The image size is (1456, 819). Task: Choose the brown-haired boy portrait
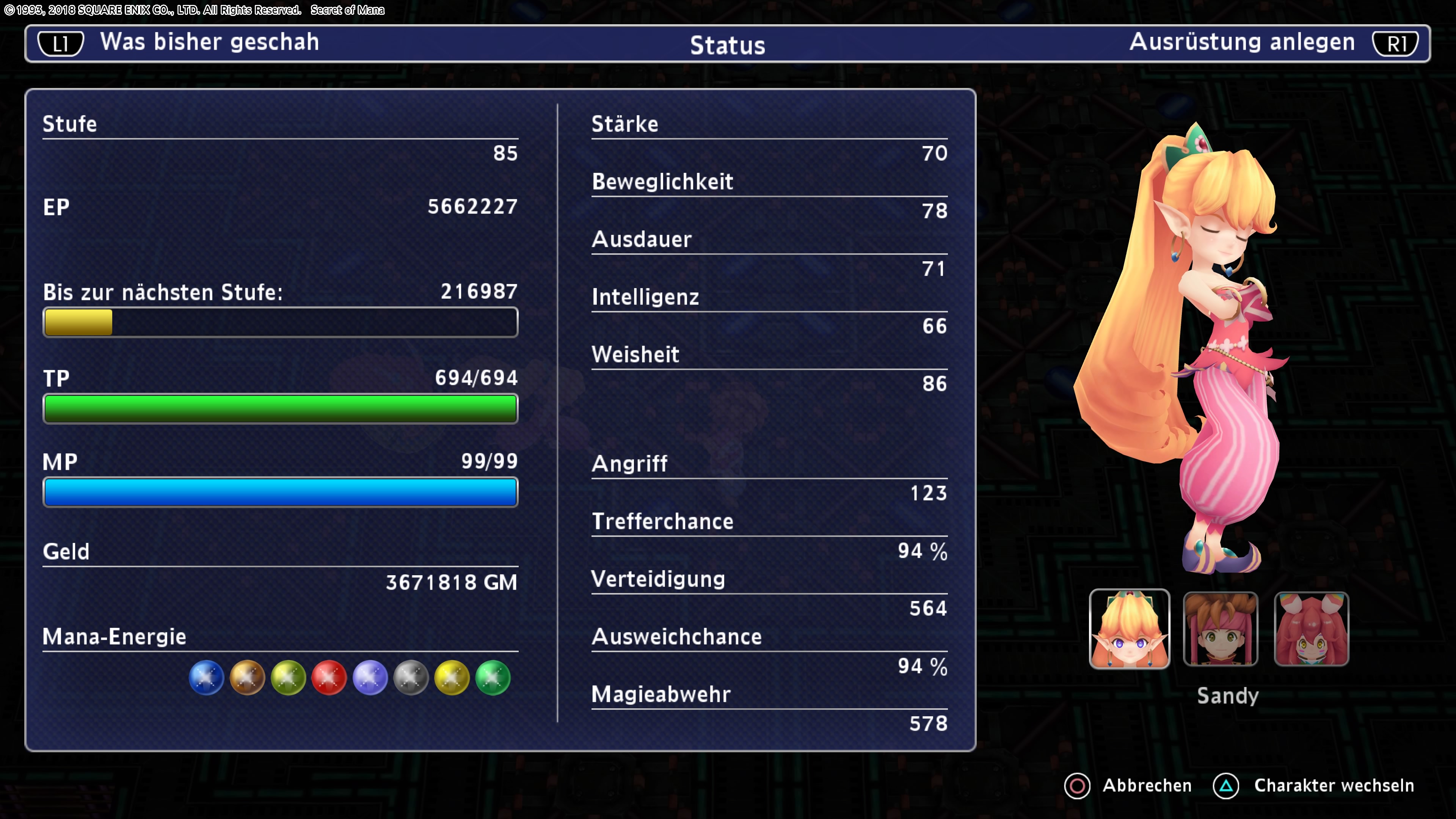(x=1220, y=629)
